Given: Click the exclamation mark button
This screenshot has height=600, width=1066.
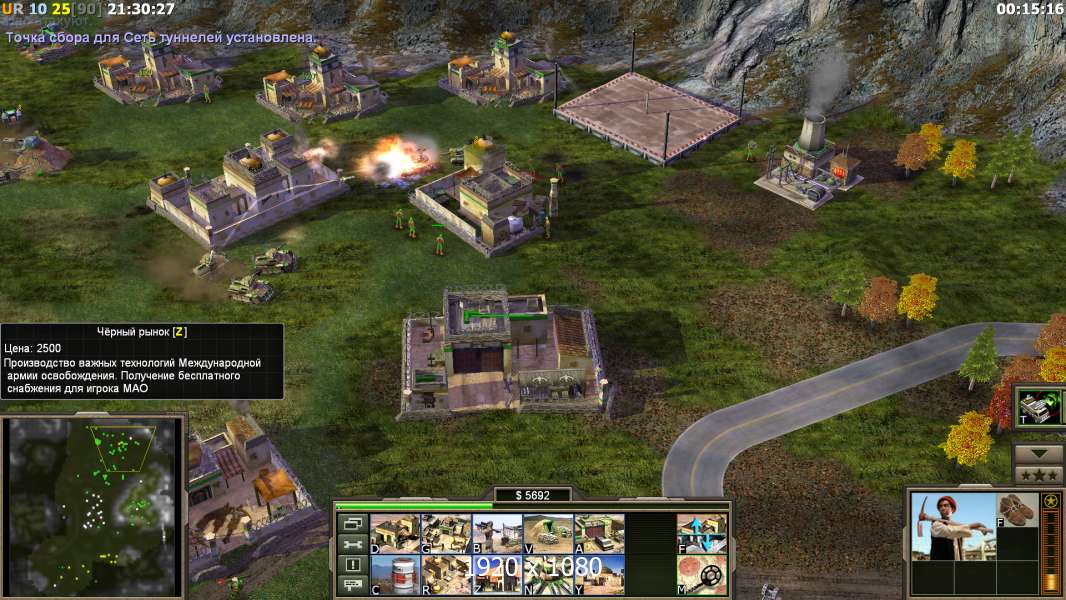Looking at the screenshot, I should coord(352,565).
